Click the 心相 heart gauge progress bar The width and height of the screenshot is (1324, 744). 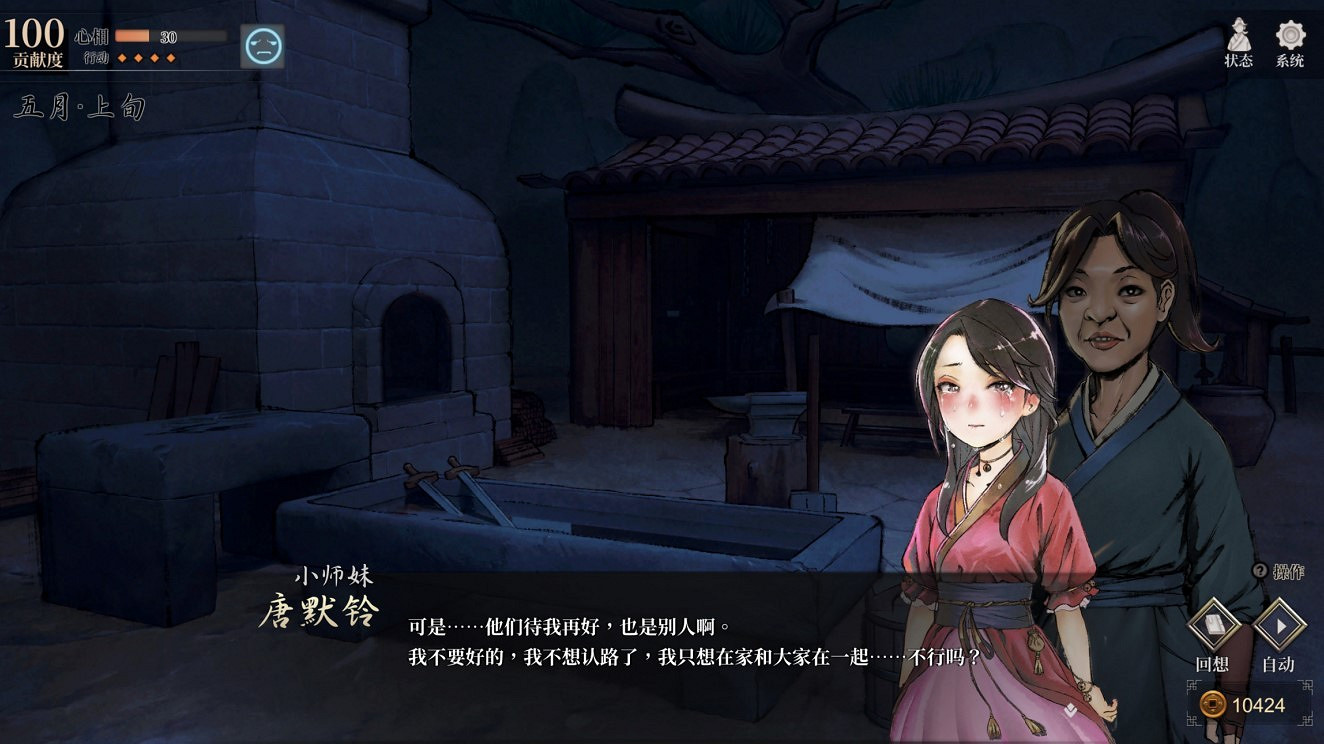[x=170, y=37]
